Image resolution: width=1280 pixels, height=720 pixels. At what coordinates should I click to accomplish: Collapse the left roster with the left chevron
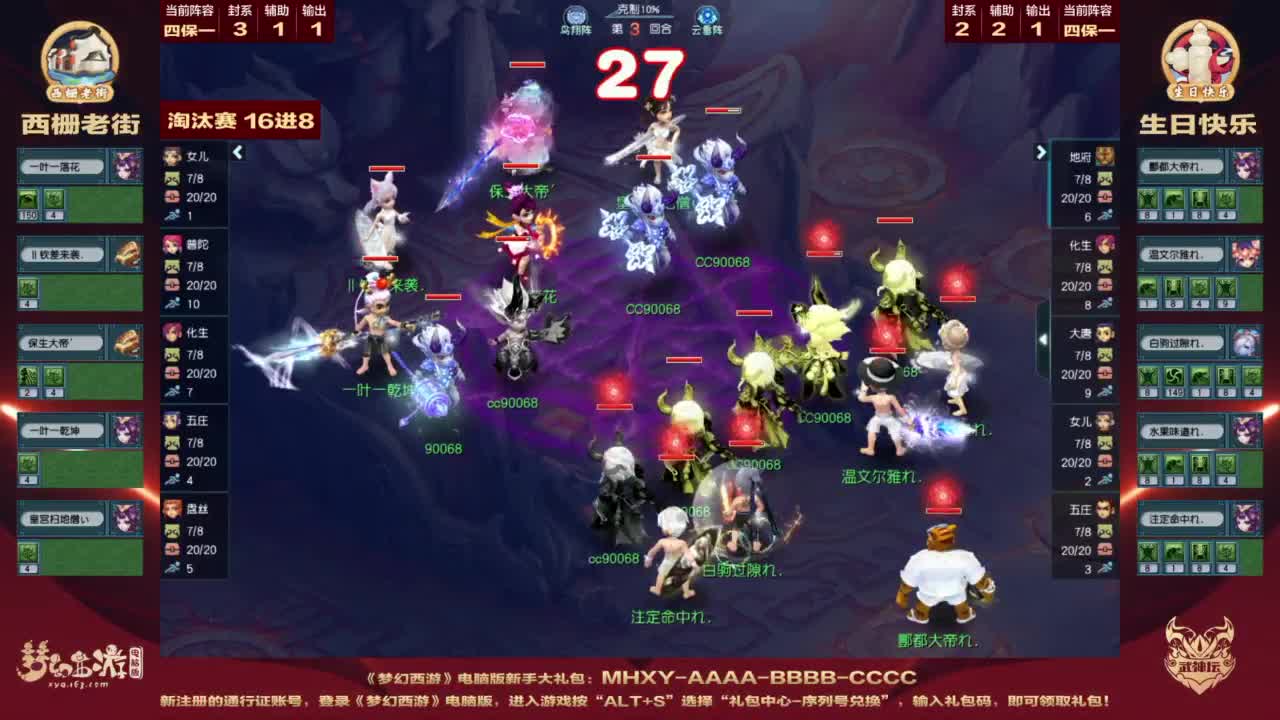[238, 152]
